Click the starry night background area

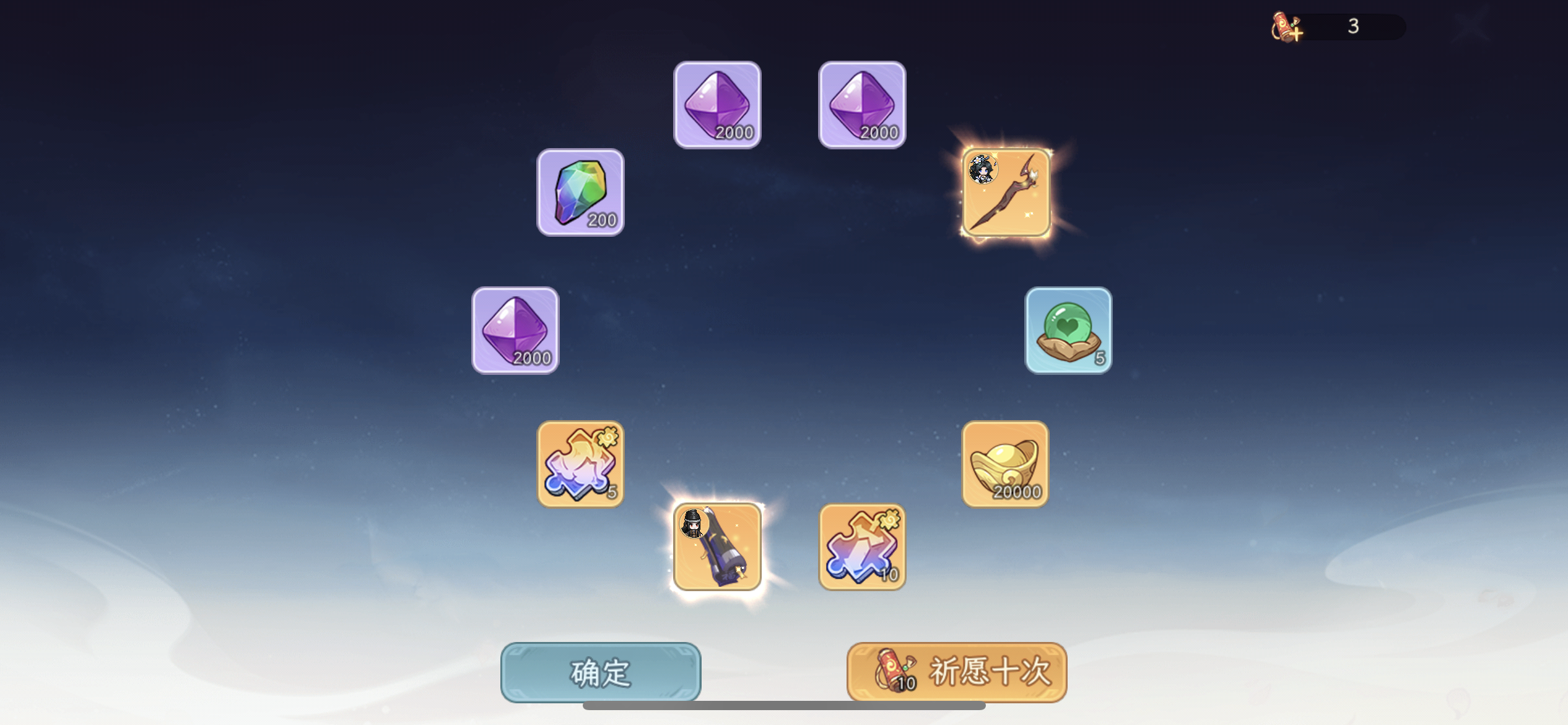(248, 248)
